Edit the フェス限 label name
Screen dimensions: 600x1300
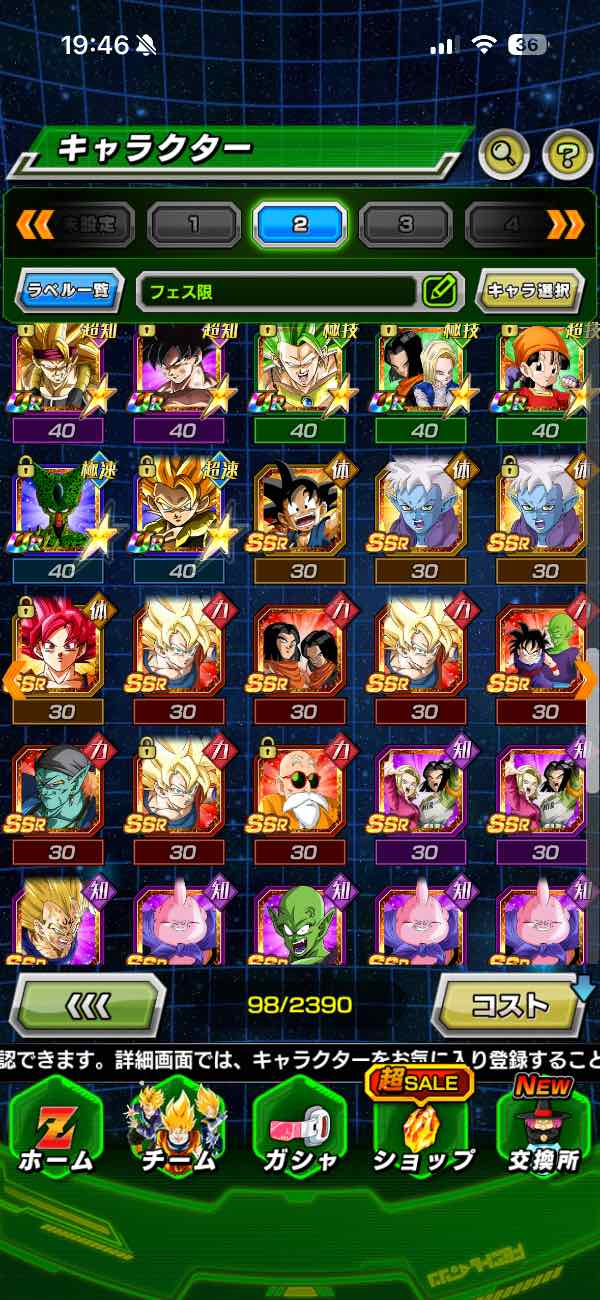click(x=439, y=291)
